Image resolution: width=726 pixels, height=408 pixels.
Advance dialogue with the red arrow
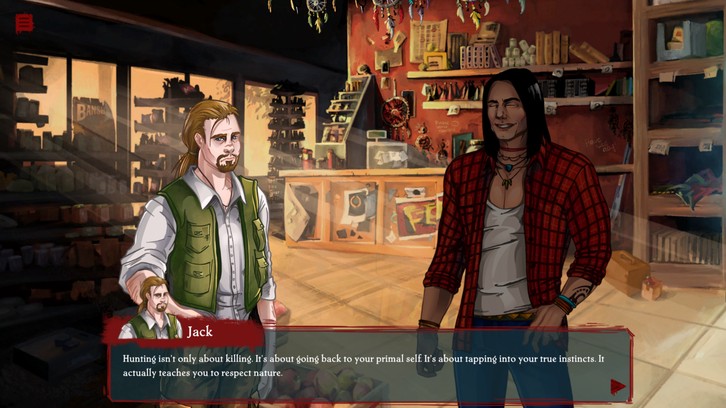[x=618, y=386]
